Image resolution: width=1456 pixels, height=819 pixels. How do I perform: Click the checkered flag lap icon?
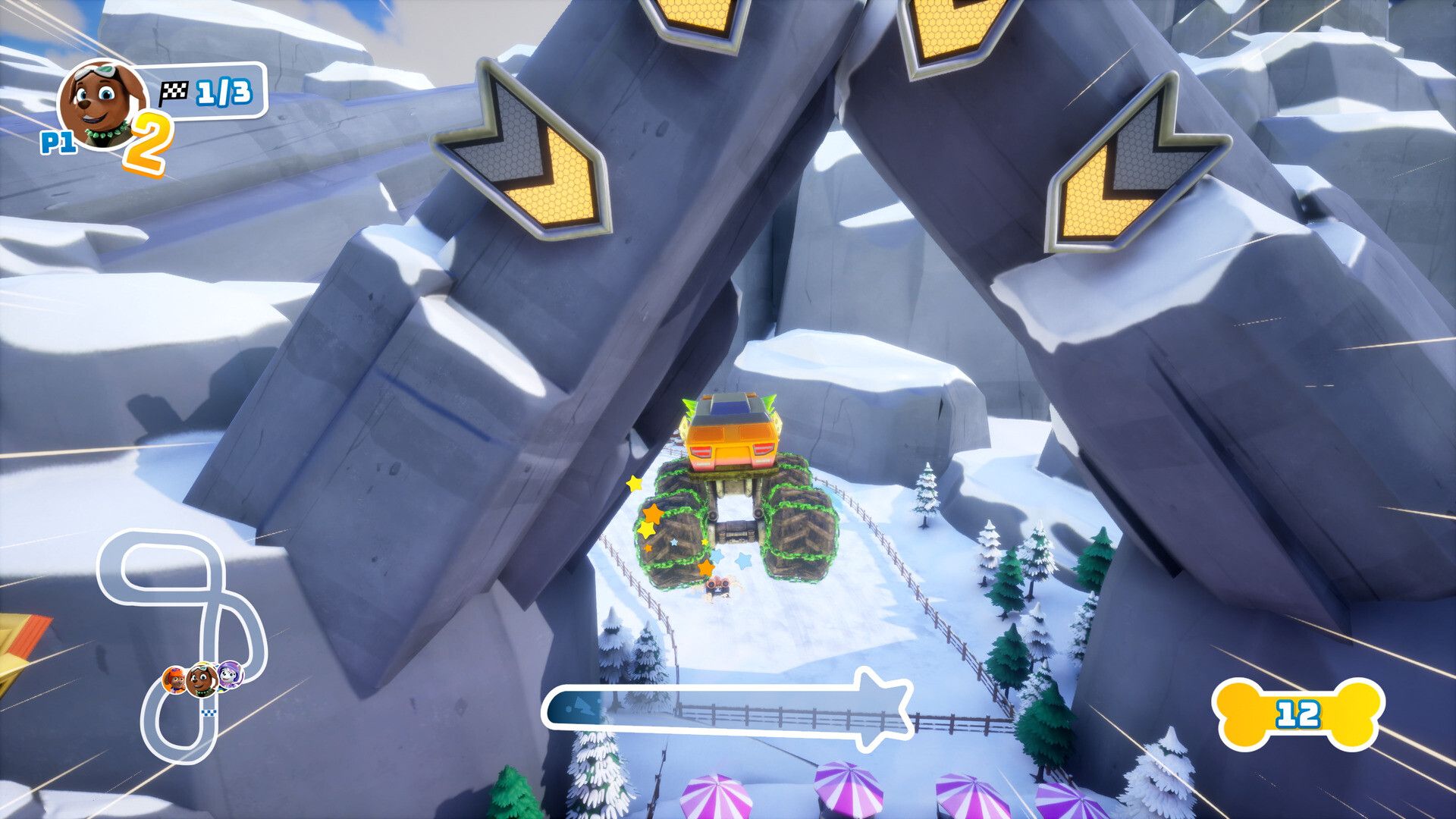176,91
